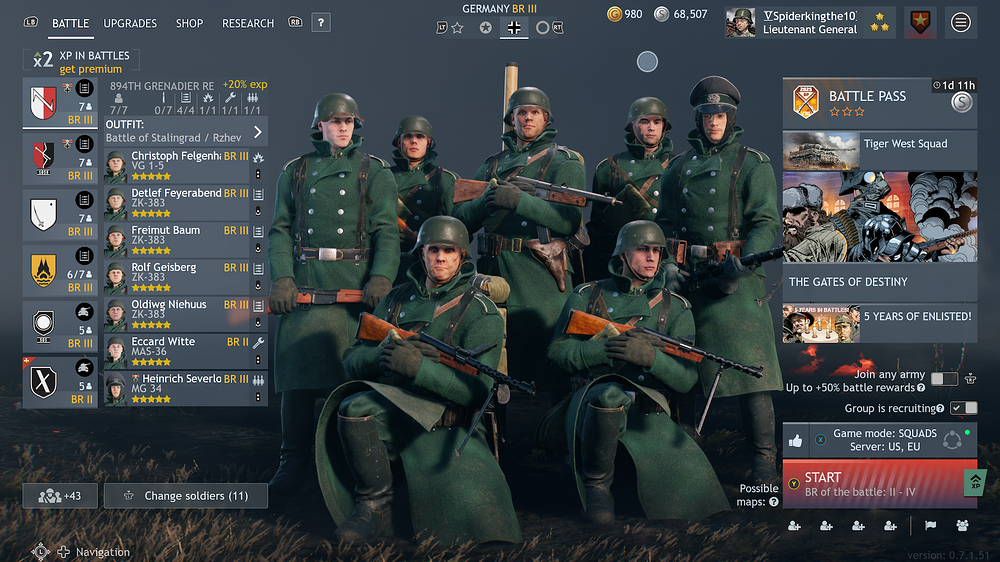Choose soldier Heinrich Severlo with MG 34

tap(178, 386)
